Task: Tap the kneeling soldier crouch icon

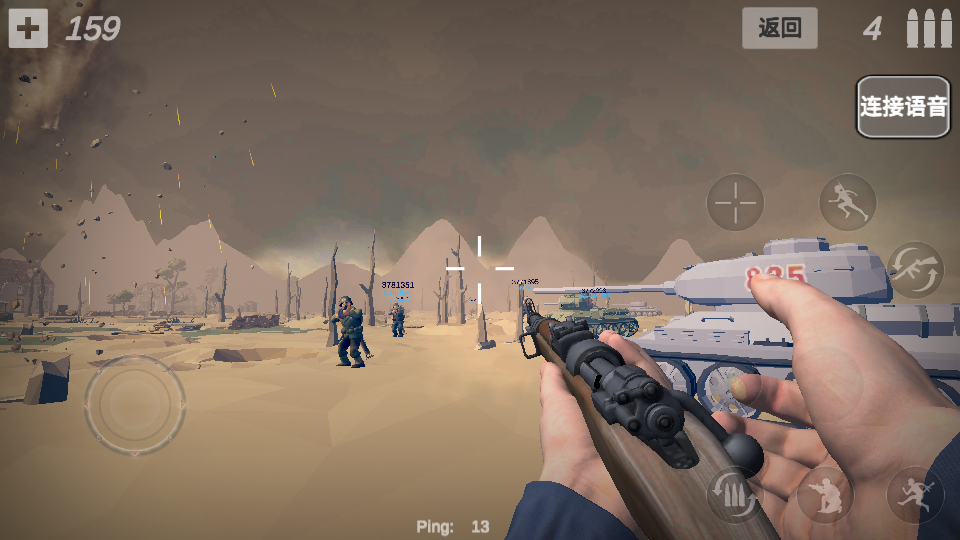Action: point(825,494)
